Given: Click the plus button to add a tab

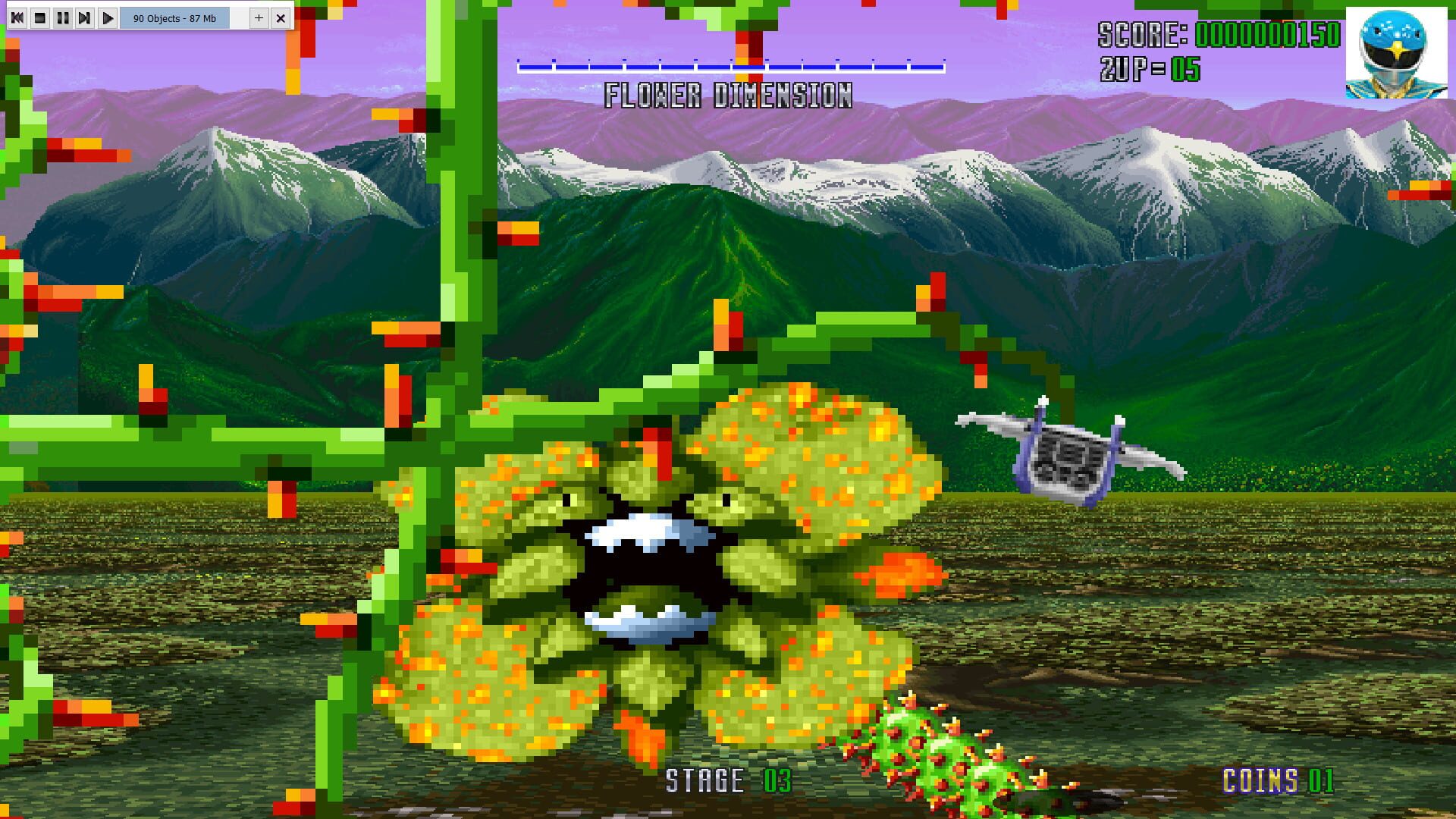Looking at the screenshot, I should click(x=258, y=18).
